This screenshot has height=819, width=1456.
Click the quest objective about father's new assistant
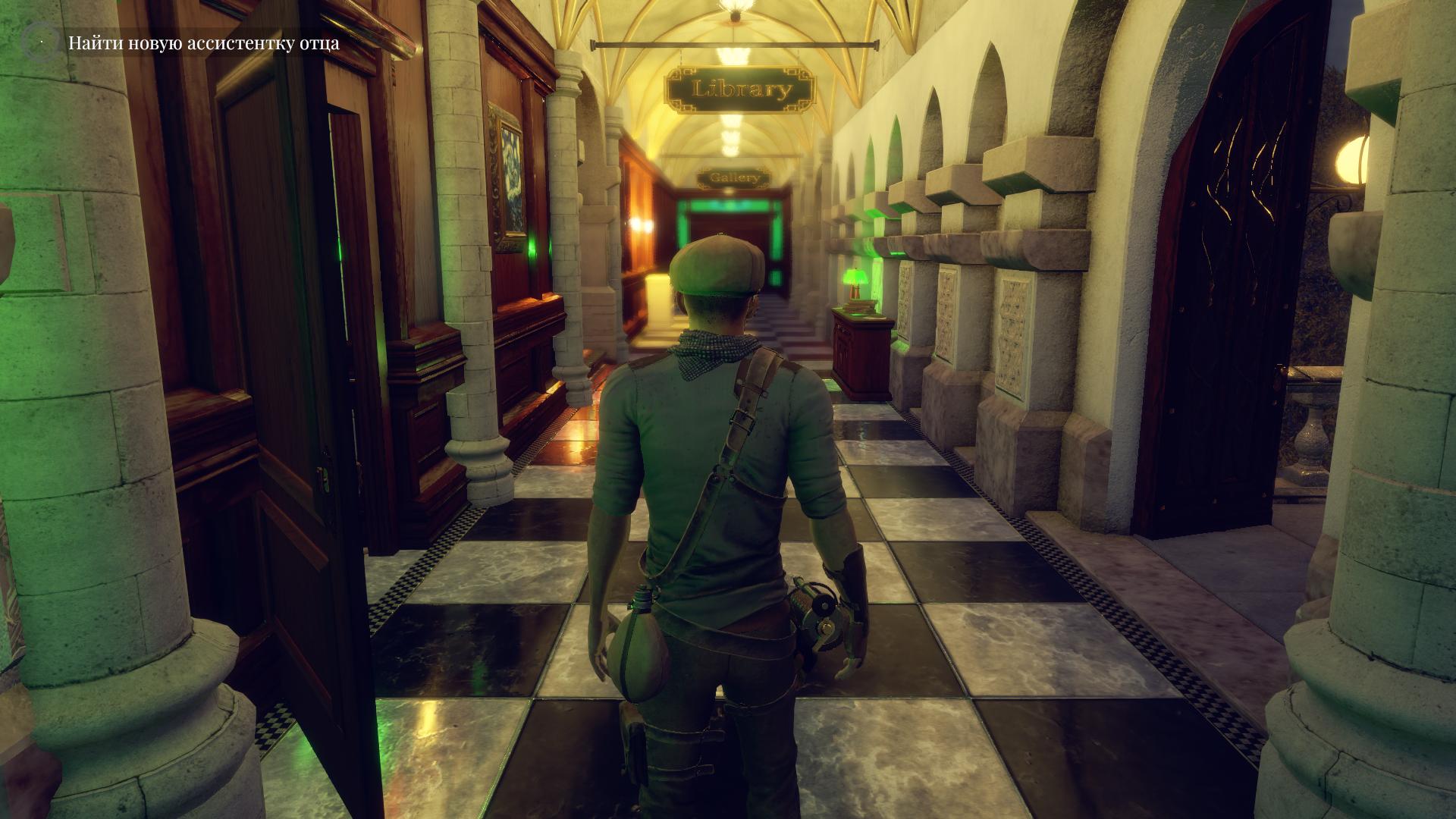coord(203,43)
